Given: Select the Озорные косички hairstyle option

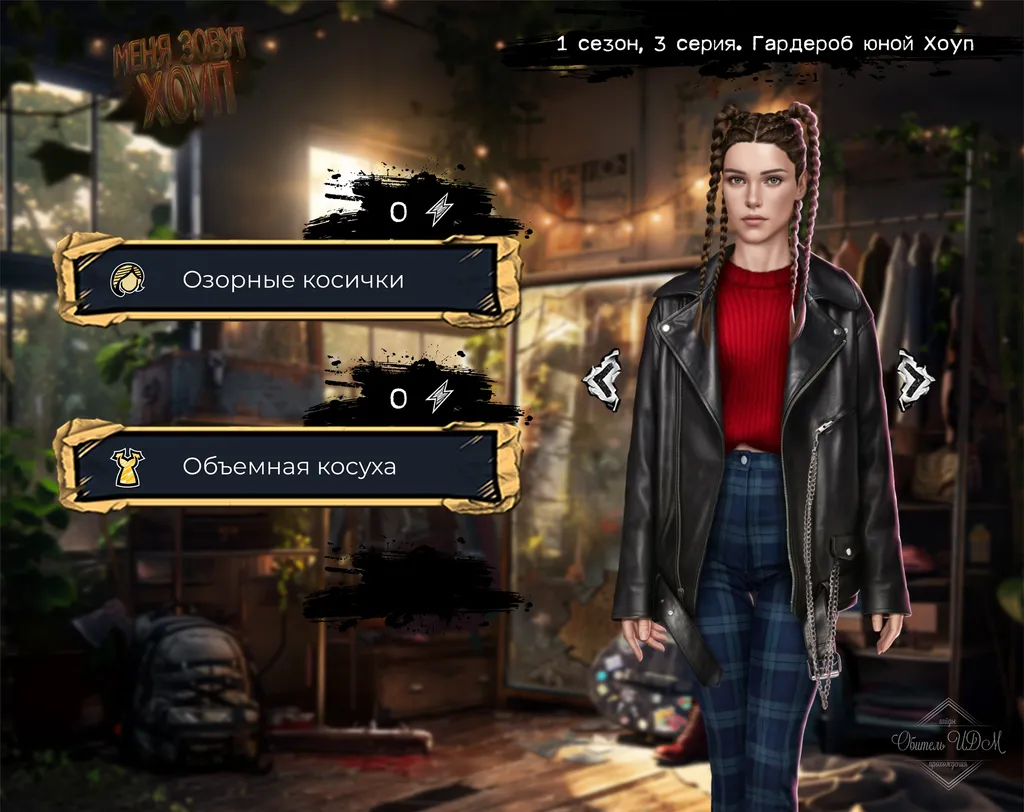Looking at the screenshot, I should [x=288, y=279].
